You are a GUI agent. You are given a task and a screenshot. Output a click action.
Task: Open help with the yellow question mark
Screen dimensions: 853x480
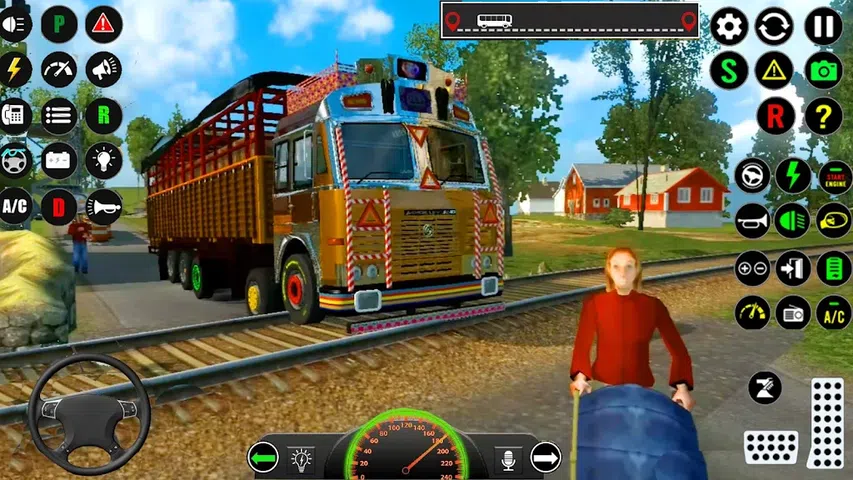click(823, 116)
